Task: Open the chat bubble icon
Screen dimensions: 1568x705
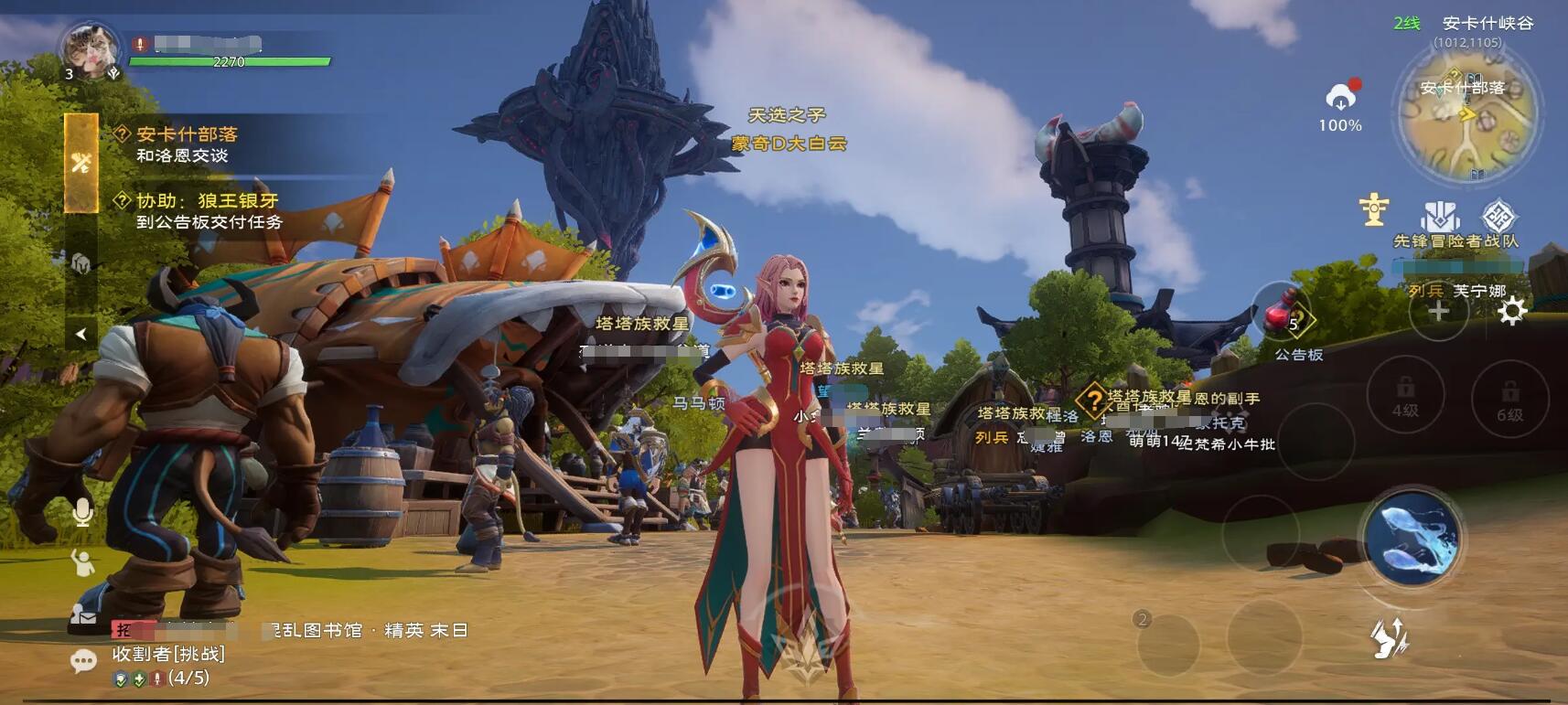Action: [x=83, y=660]
